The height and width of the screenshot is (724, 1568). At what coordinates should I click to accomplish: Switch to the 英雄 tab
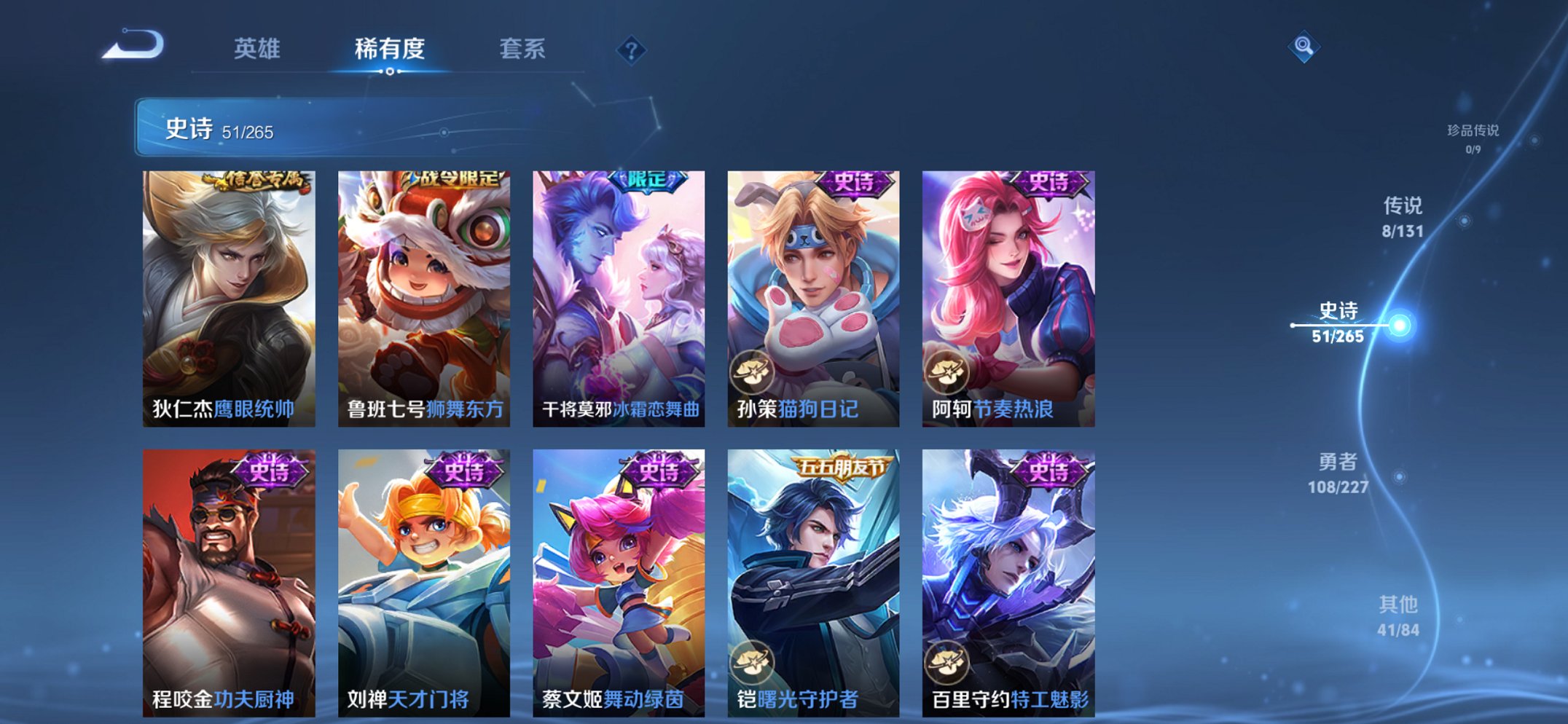coord(258,50)
